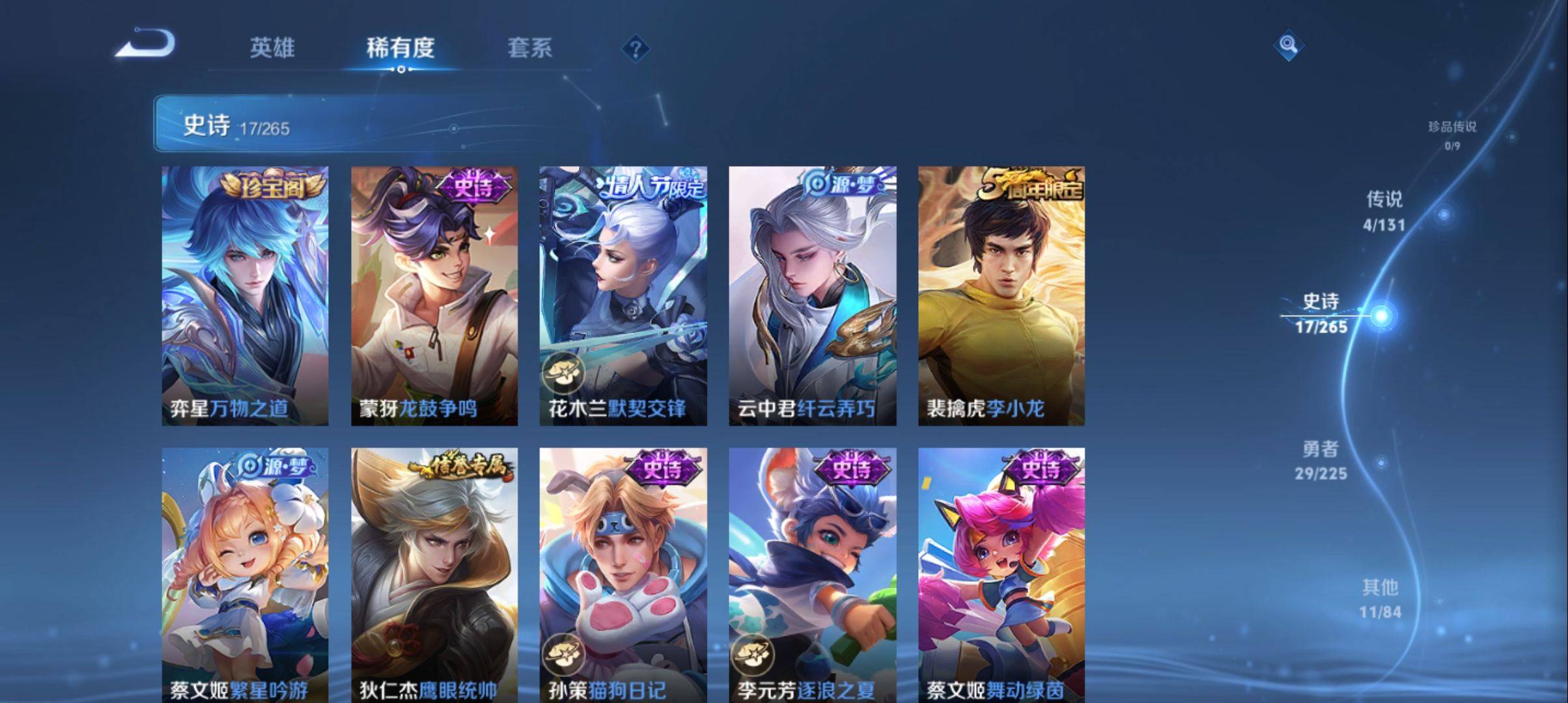Jump to 珍品传说 rarity section
Screen dimensions: 1568x703
(x=1452, y=134)
